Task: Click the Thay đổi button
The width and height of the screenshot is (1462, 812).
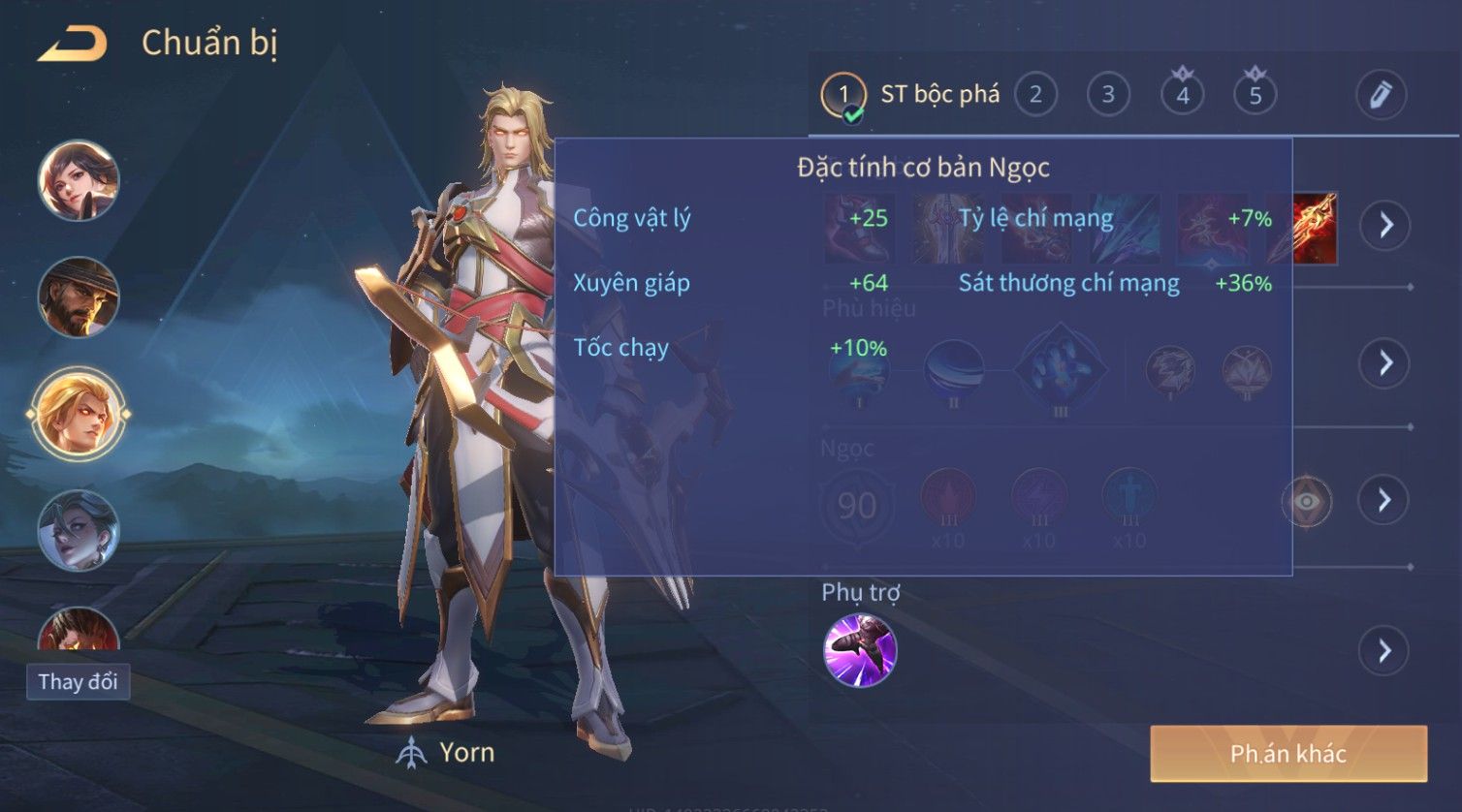Action: tap(79, 682)
